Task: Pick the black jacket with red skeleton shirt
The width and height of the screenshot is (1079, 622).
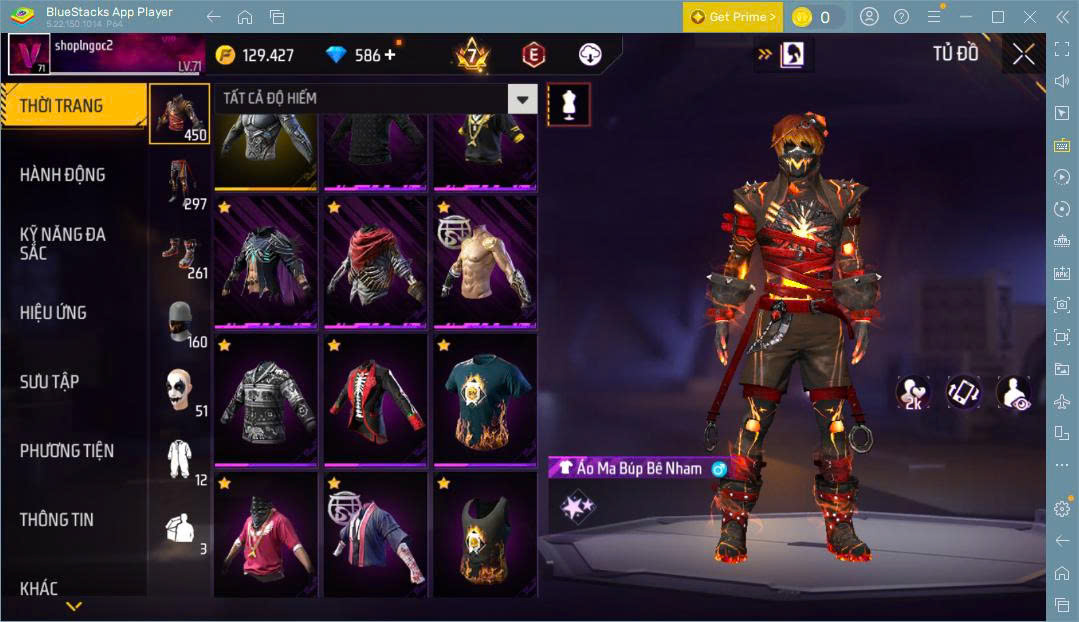Action: (x=376, y=400)
